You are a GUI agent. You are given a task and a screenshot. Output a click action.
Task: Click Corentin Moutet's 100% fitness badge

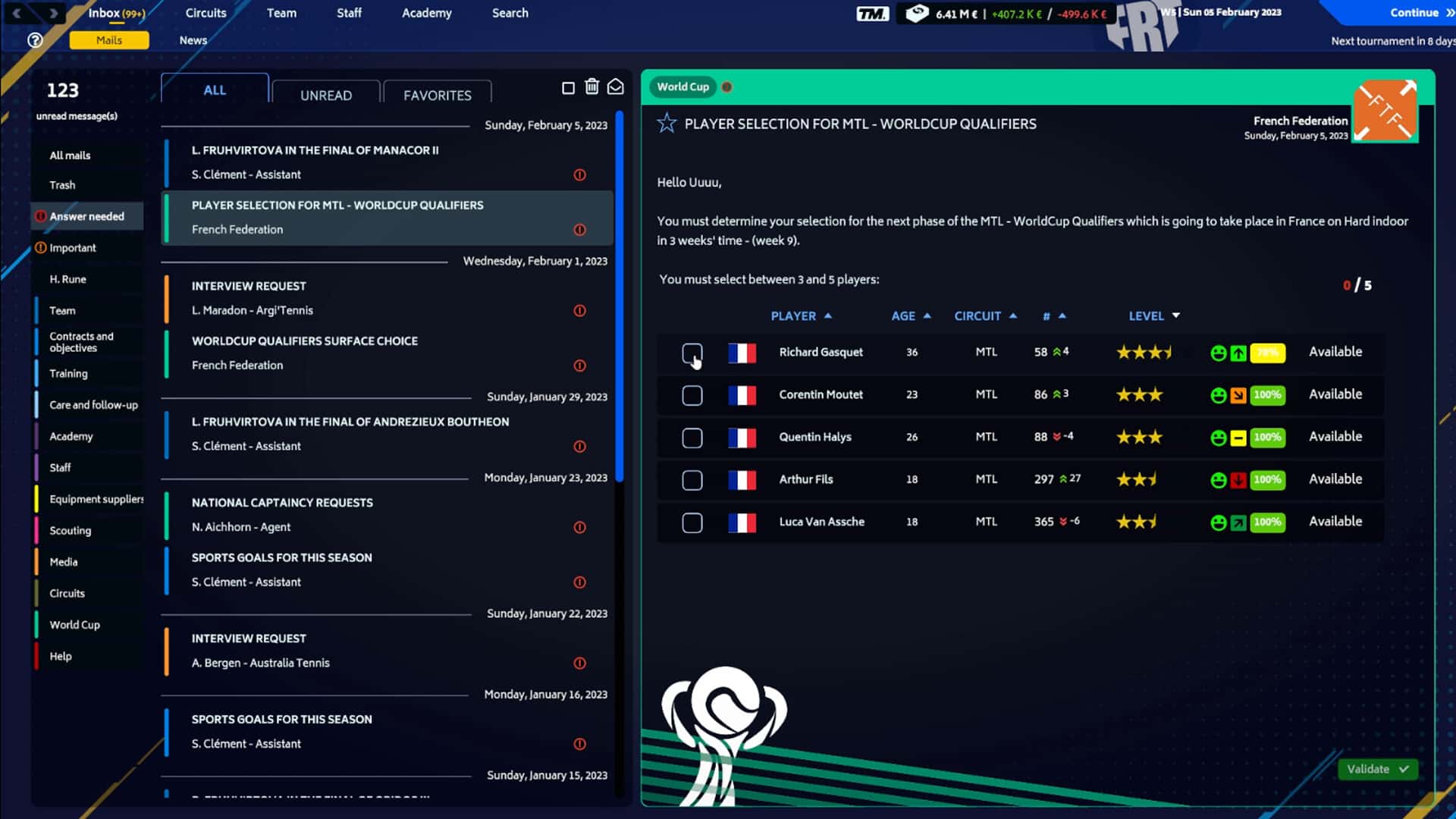(x=1266, y=395)
